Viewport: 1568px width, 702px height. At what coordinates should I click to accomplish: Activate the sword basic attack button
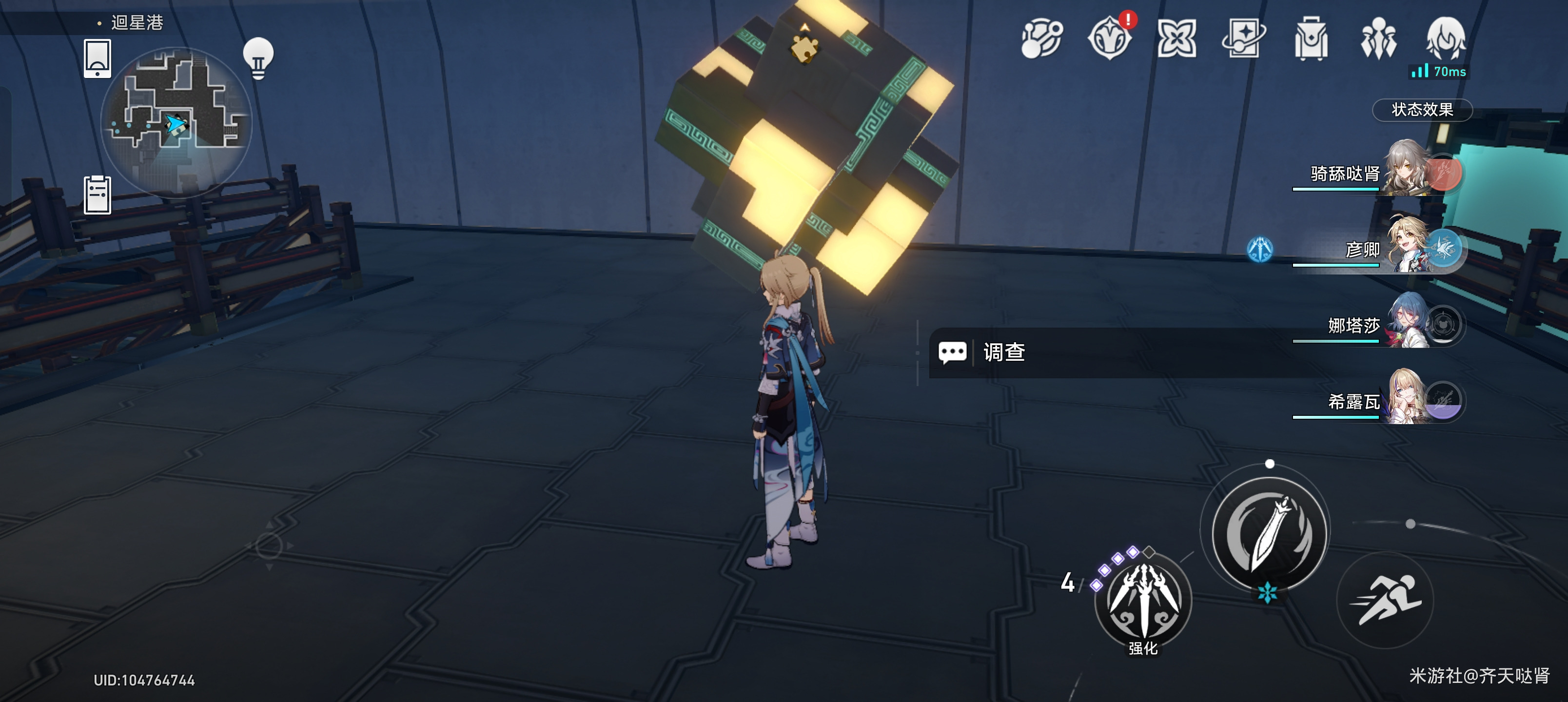pyautogui.click(x=1269, y=534)
